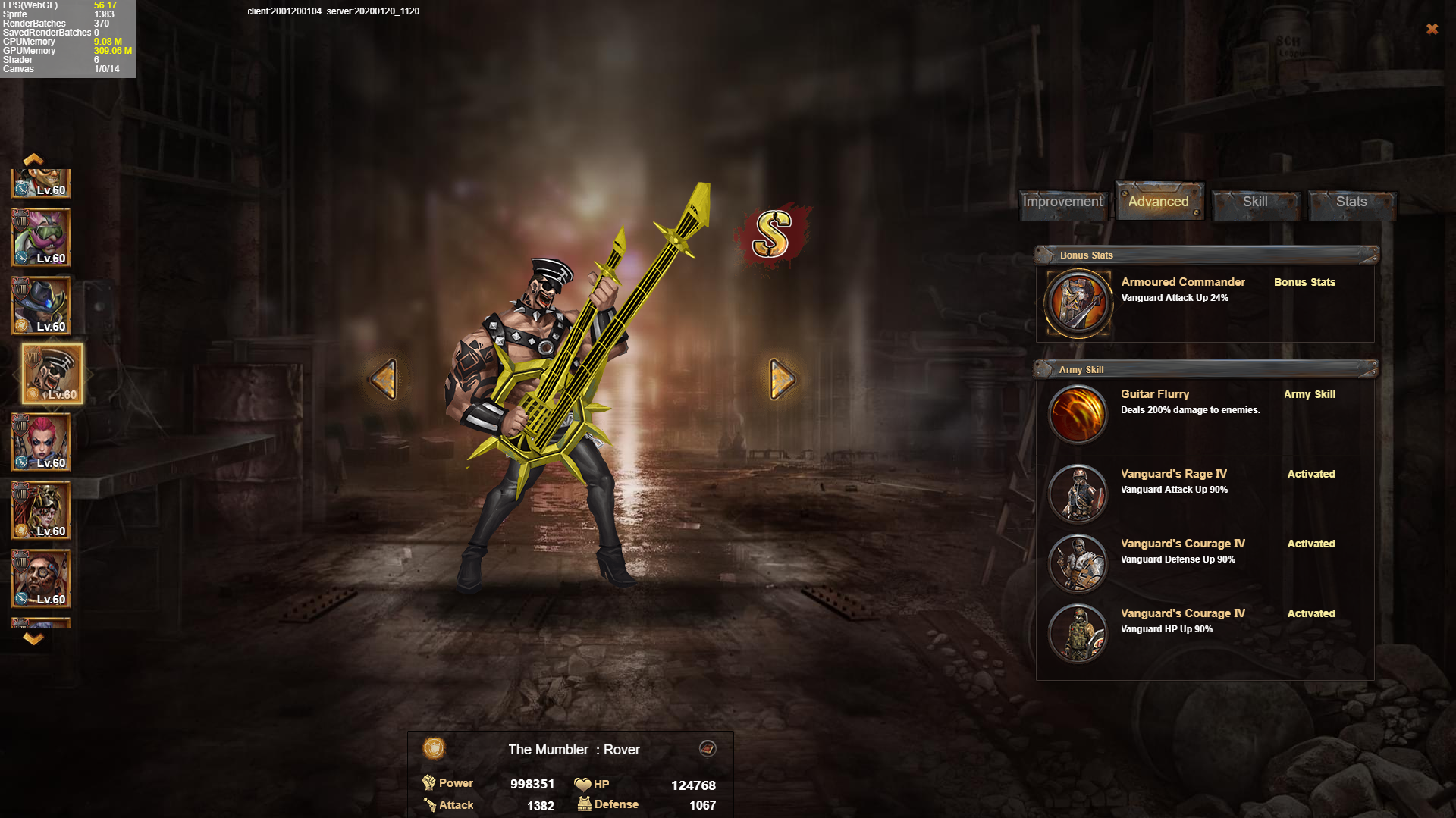The height and width of the screenshot is (818, 1456).
Task: Choose the cowboy hat hero portrait
Action: coord(41,306)
